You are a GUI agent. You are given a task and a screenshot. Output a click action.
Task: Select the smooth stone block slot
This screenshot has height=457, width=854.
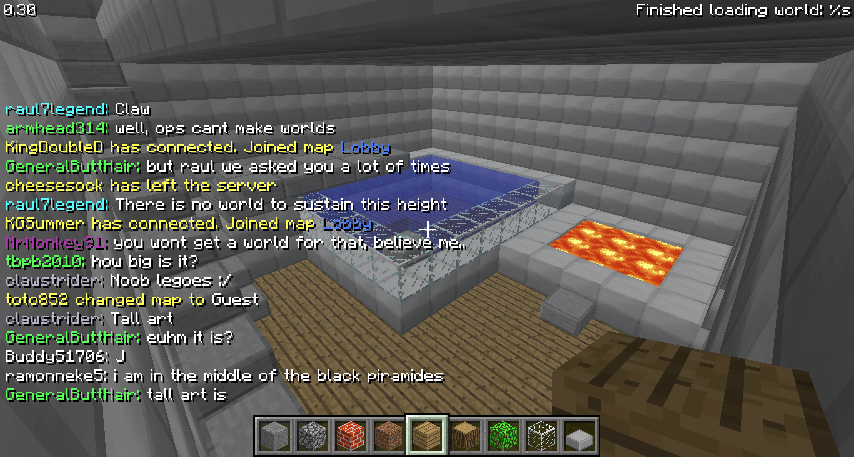tap(273, 437)
